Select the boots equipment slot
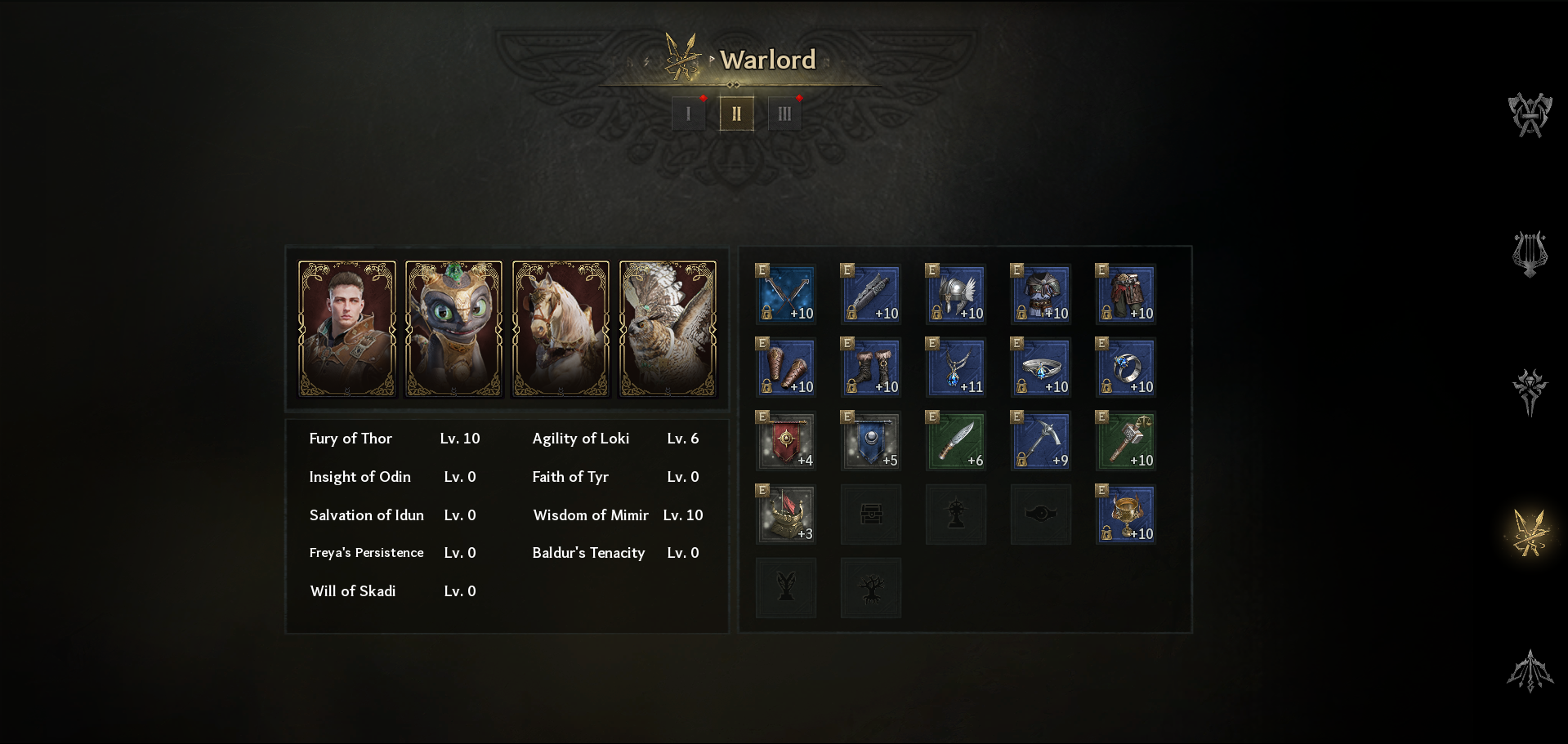 click(x=871, y=368)
